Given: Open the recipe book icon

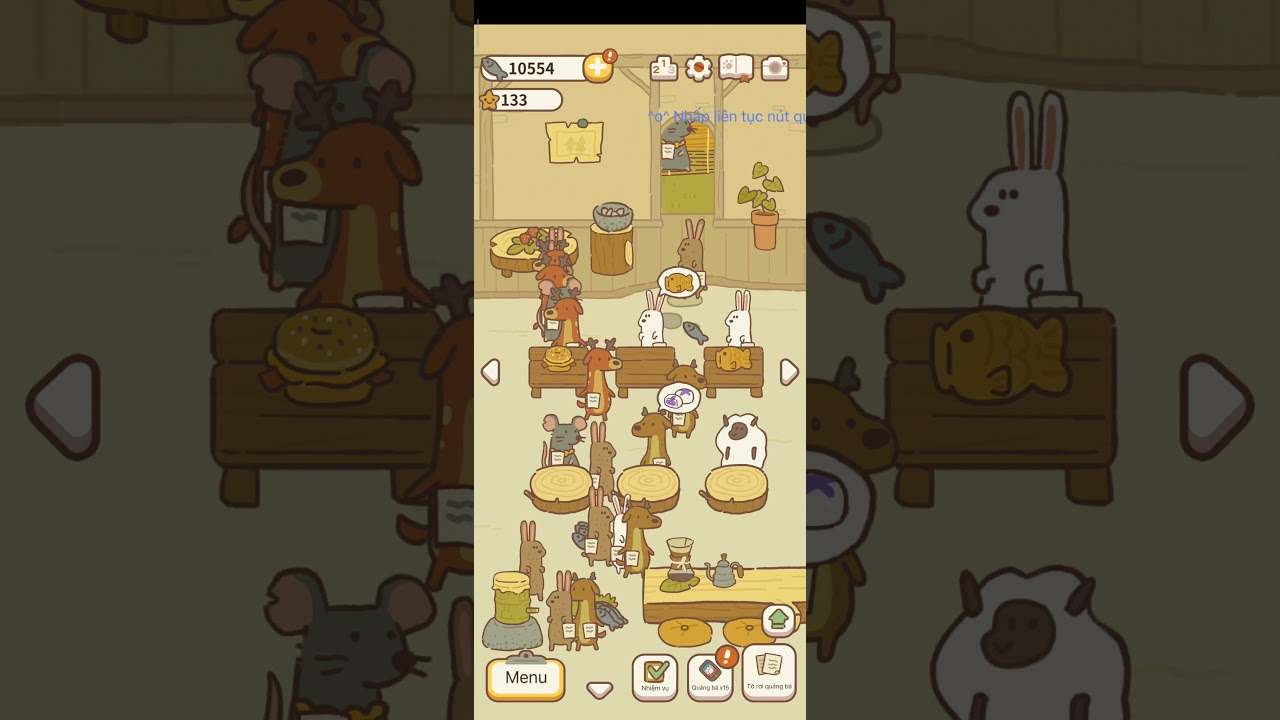Looking at the screenshot, I should coord(736,68).
